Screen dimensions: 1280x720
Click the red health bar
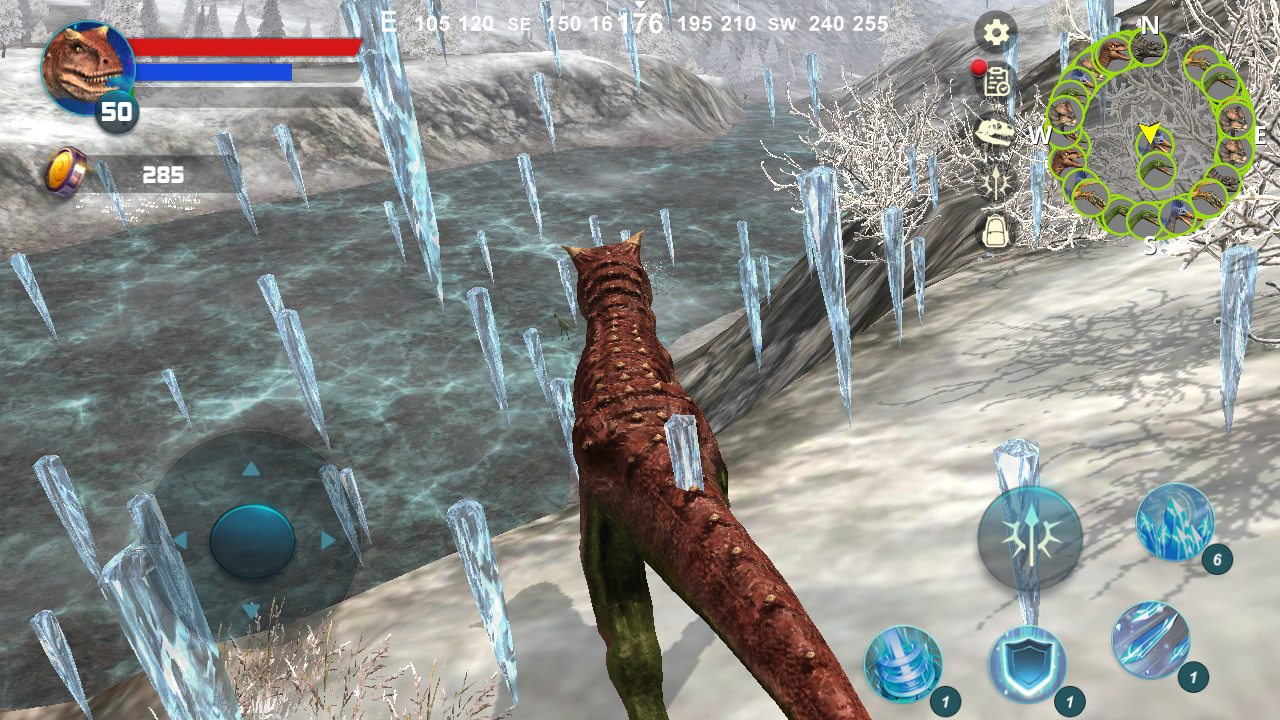pyautogui.click(x=247, y=46)
